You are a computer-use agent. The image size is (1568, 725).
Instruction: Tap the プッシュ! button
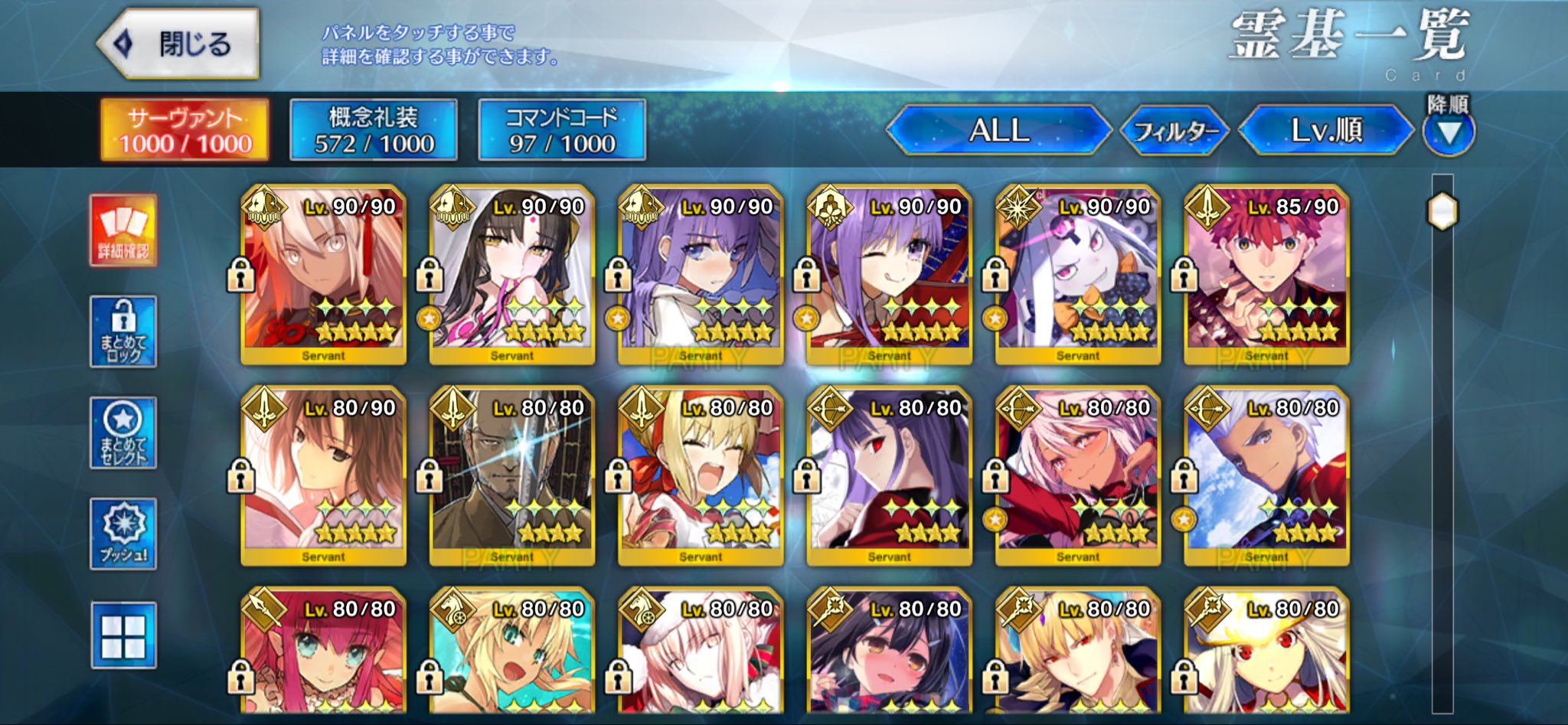123,534
